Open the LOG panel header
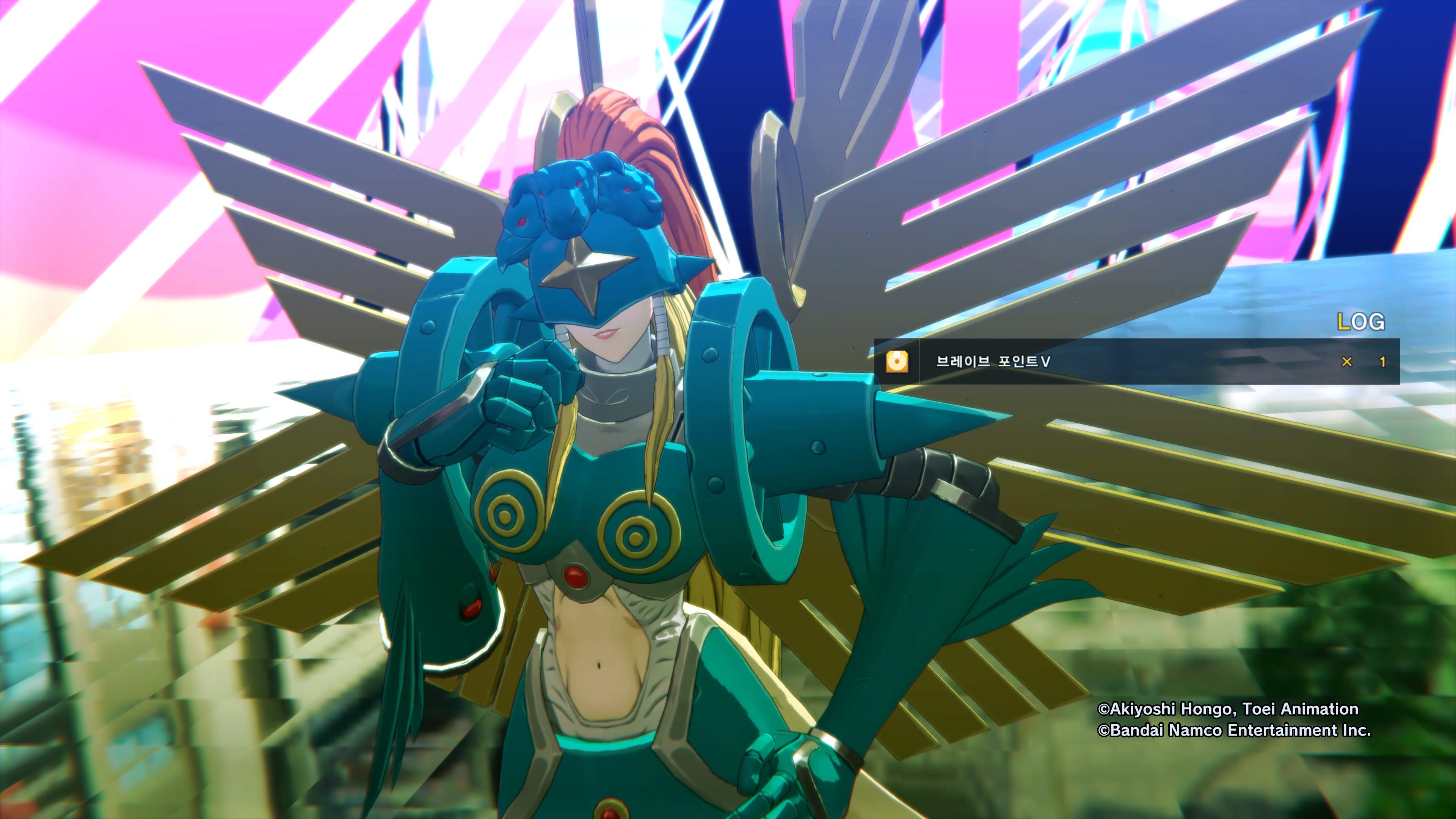The image size is (1456, 819). click(1361, 322)
